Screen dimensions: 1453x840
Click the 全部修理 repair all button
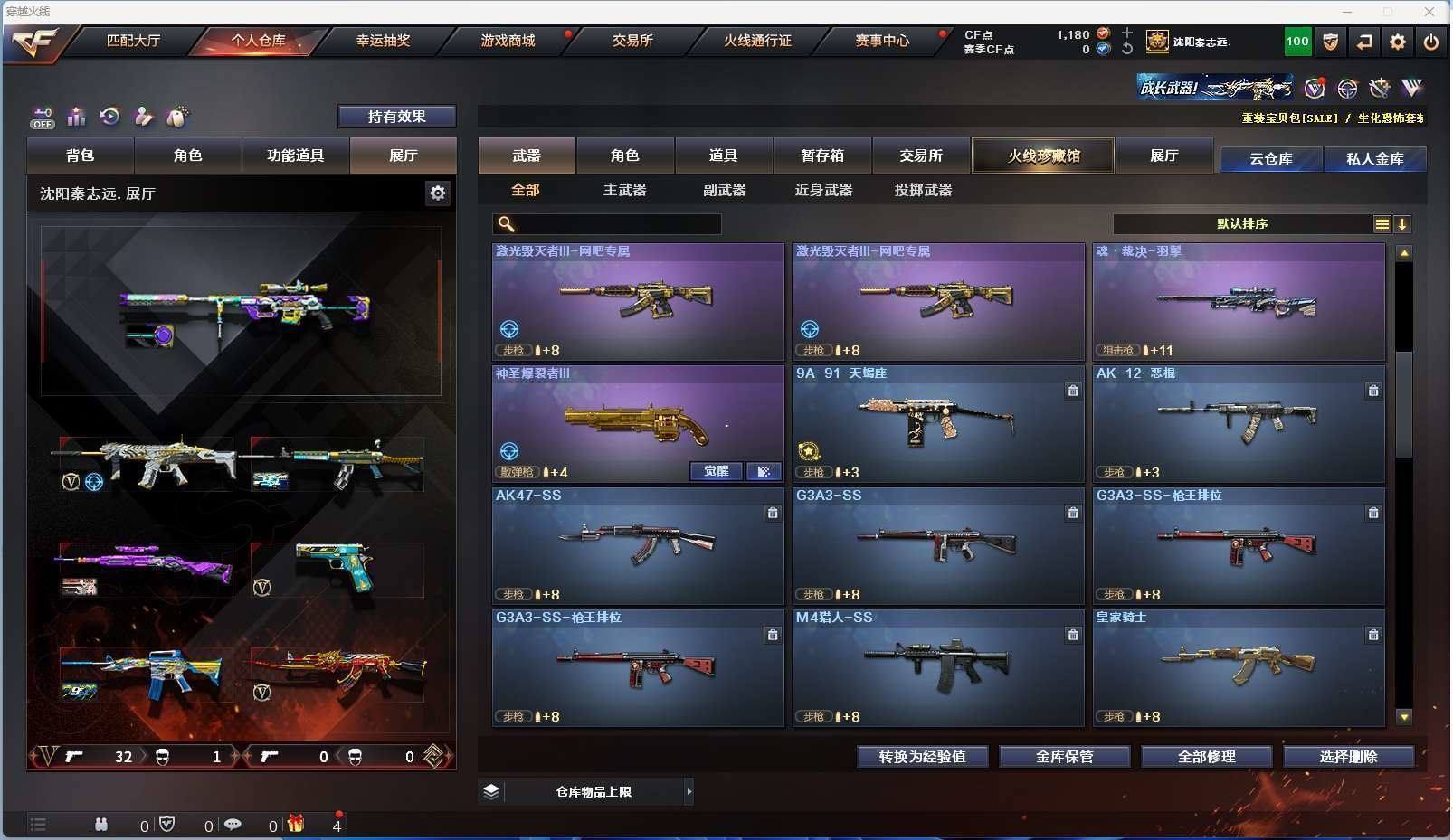coord(1206,757)
